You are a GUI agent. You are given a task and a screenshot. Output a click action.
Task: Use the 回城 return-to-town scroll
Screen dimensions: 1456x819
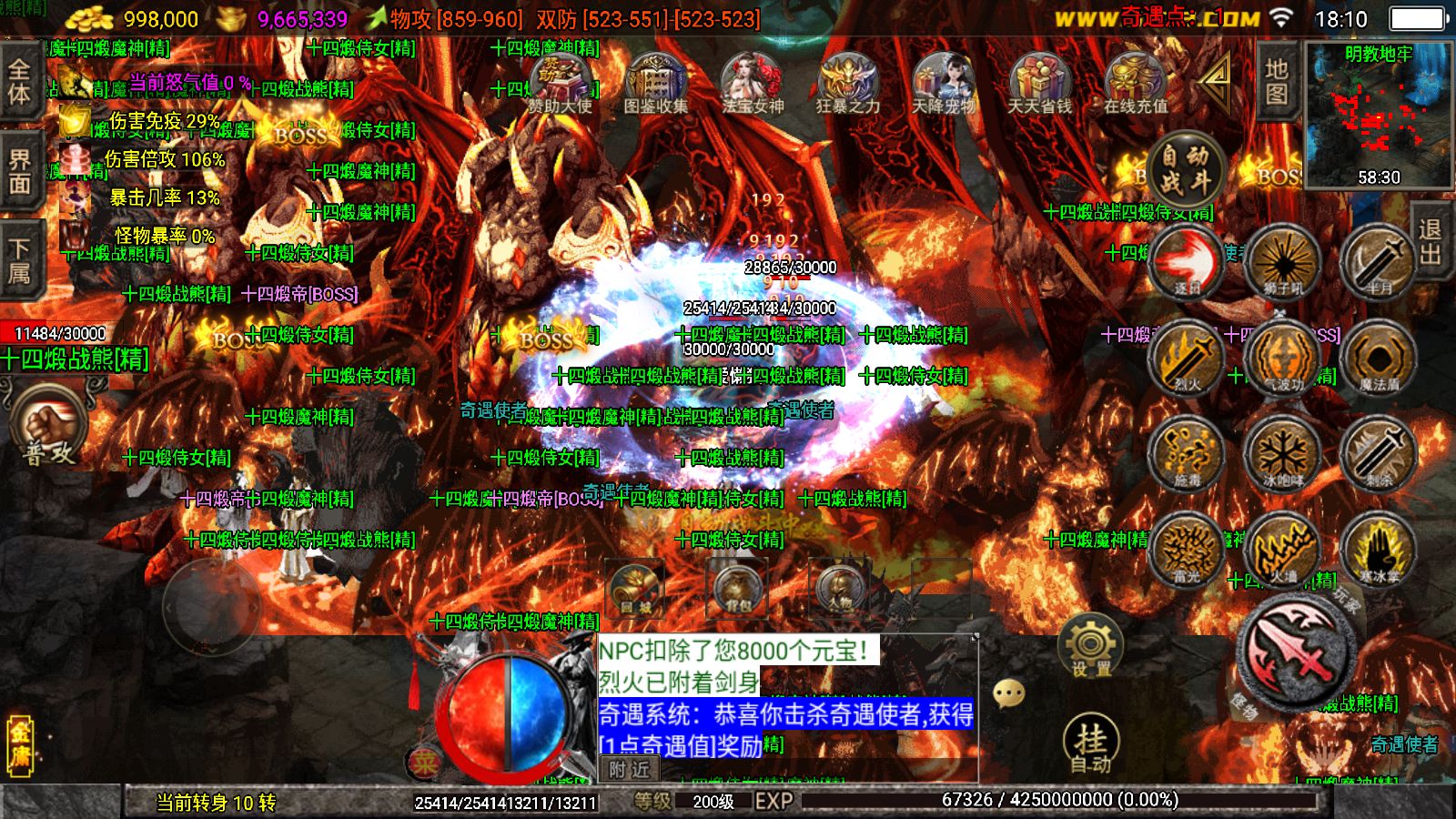(x=635, y=587)
